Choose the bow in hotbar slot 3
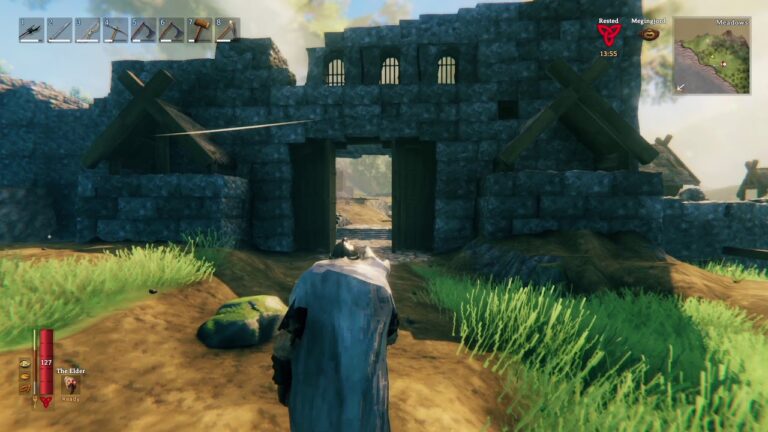Image resolution: width=768 pixels, height=432 pixels. (87, 31)
